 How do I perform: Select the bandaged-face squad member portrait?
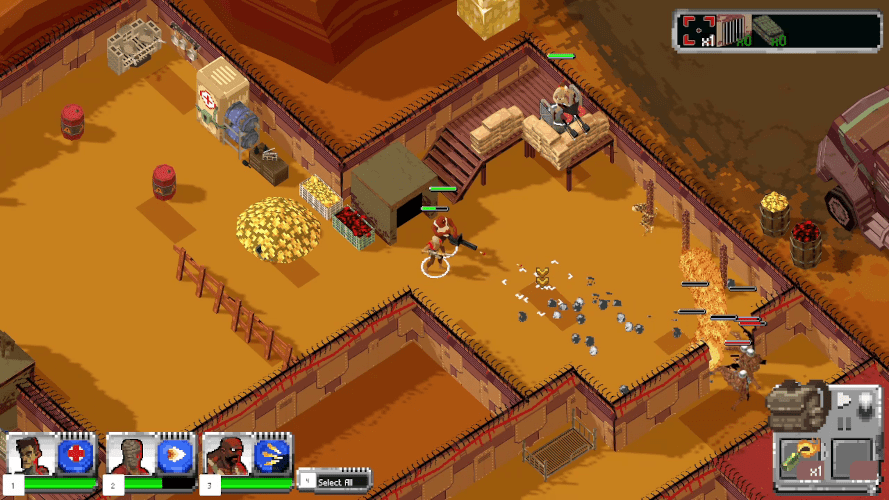click(129, 455)
